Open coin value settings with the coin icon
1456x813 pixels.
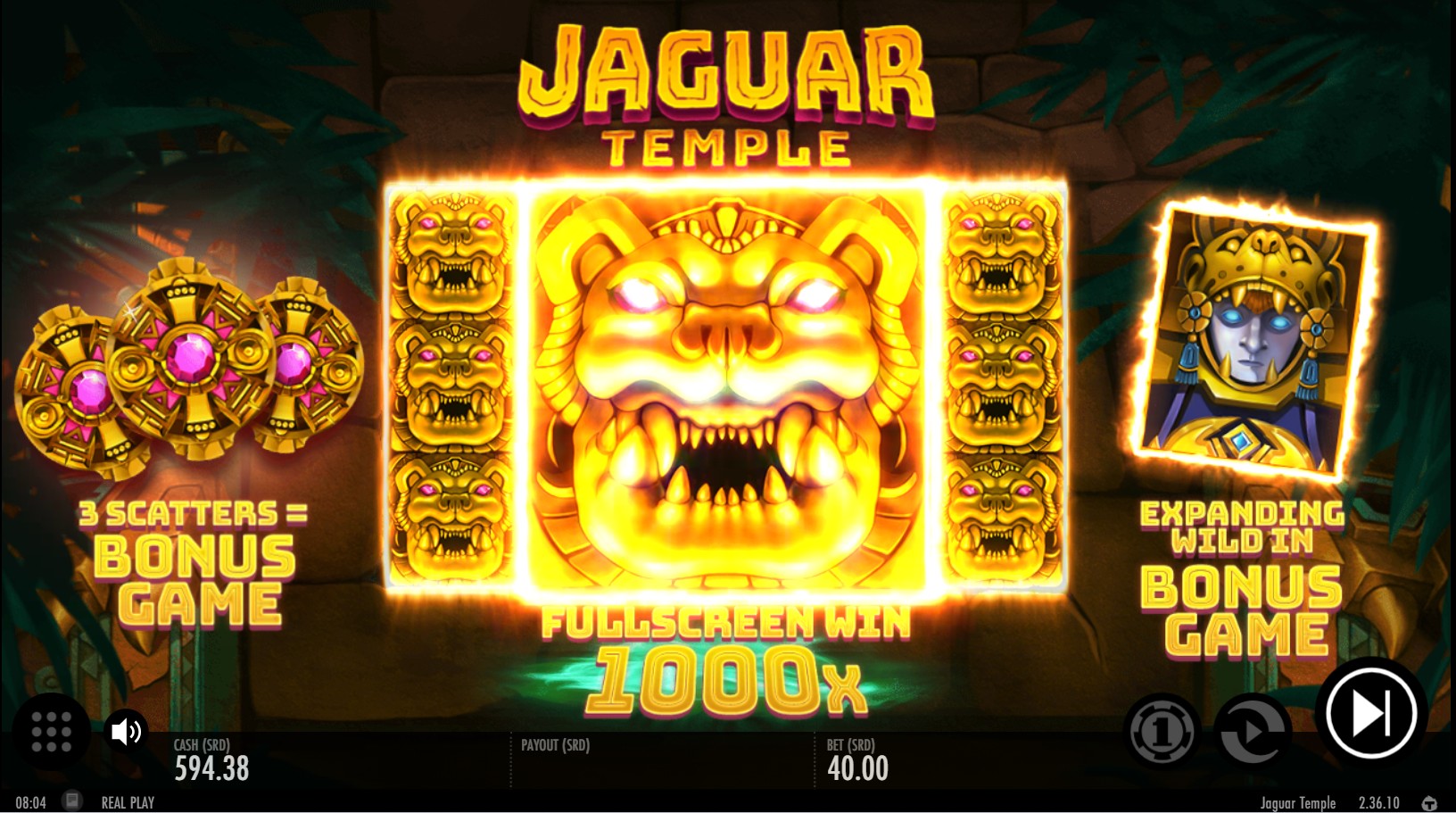(1162, 732)
